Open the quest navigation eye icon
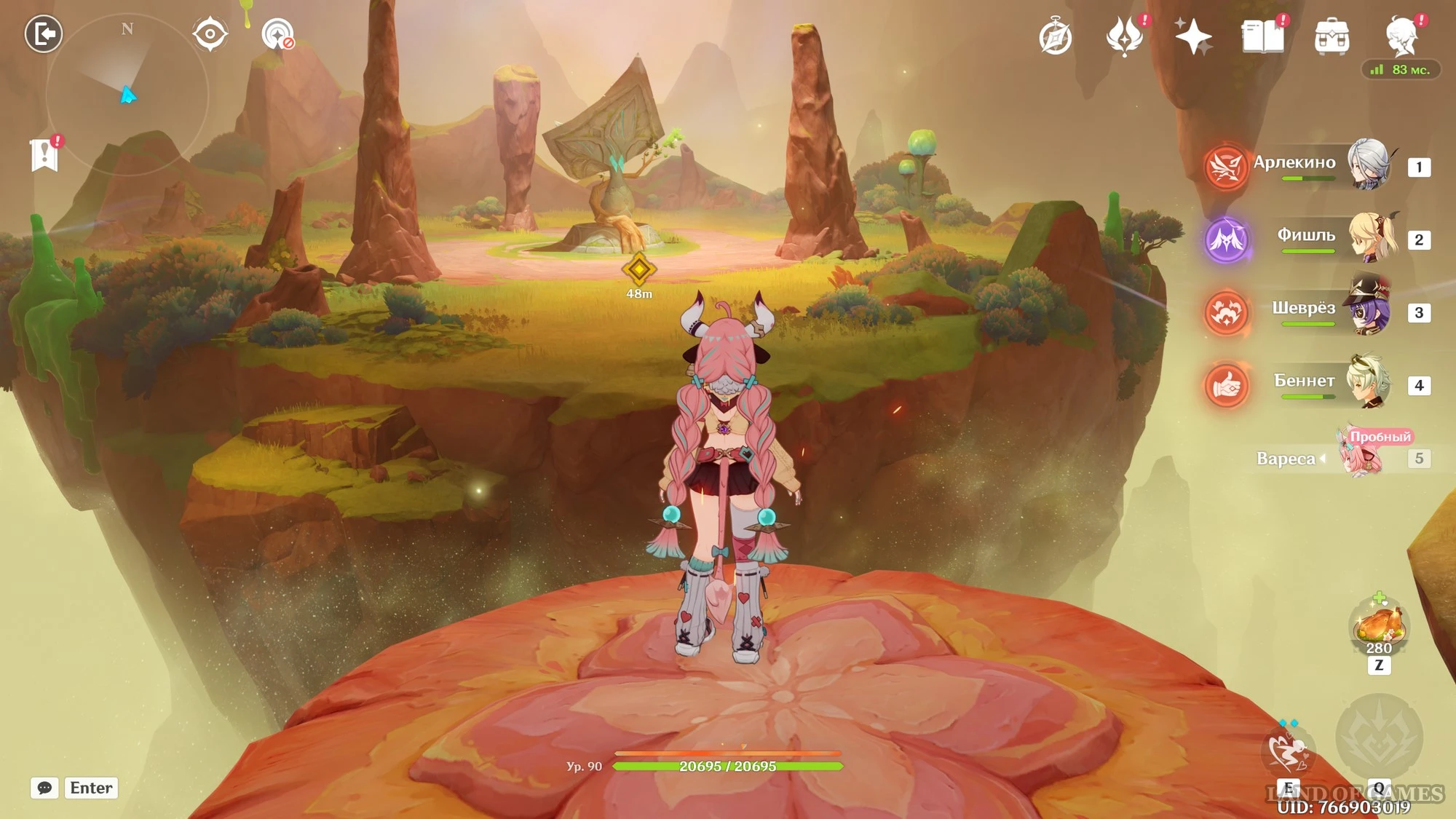The height and width of the screenshot is (819, 1456). pos(210,34)
